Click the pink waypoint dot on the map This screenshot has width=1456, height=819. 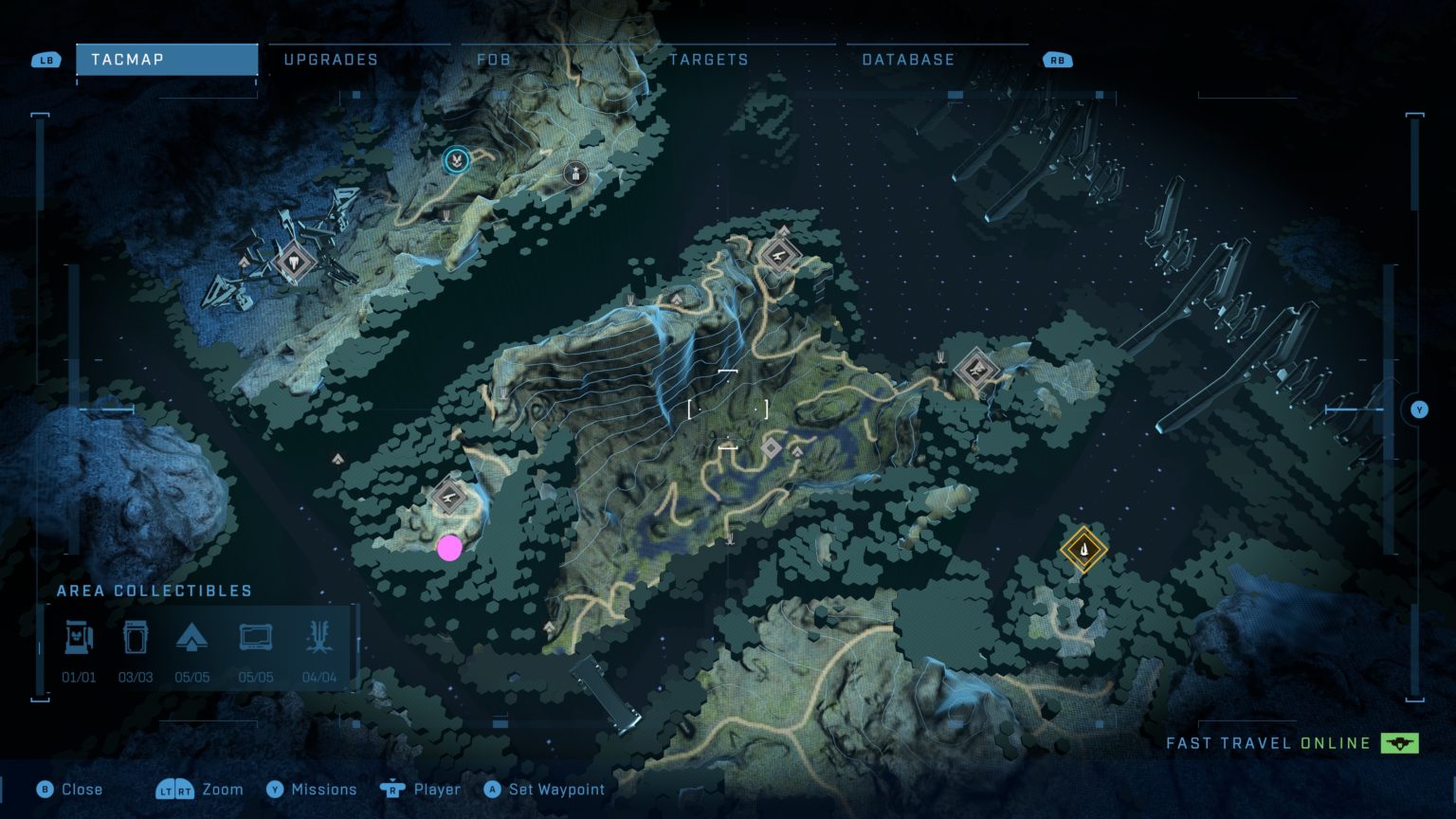coord(449,548)
